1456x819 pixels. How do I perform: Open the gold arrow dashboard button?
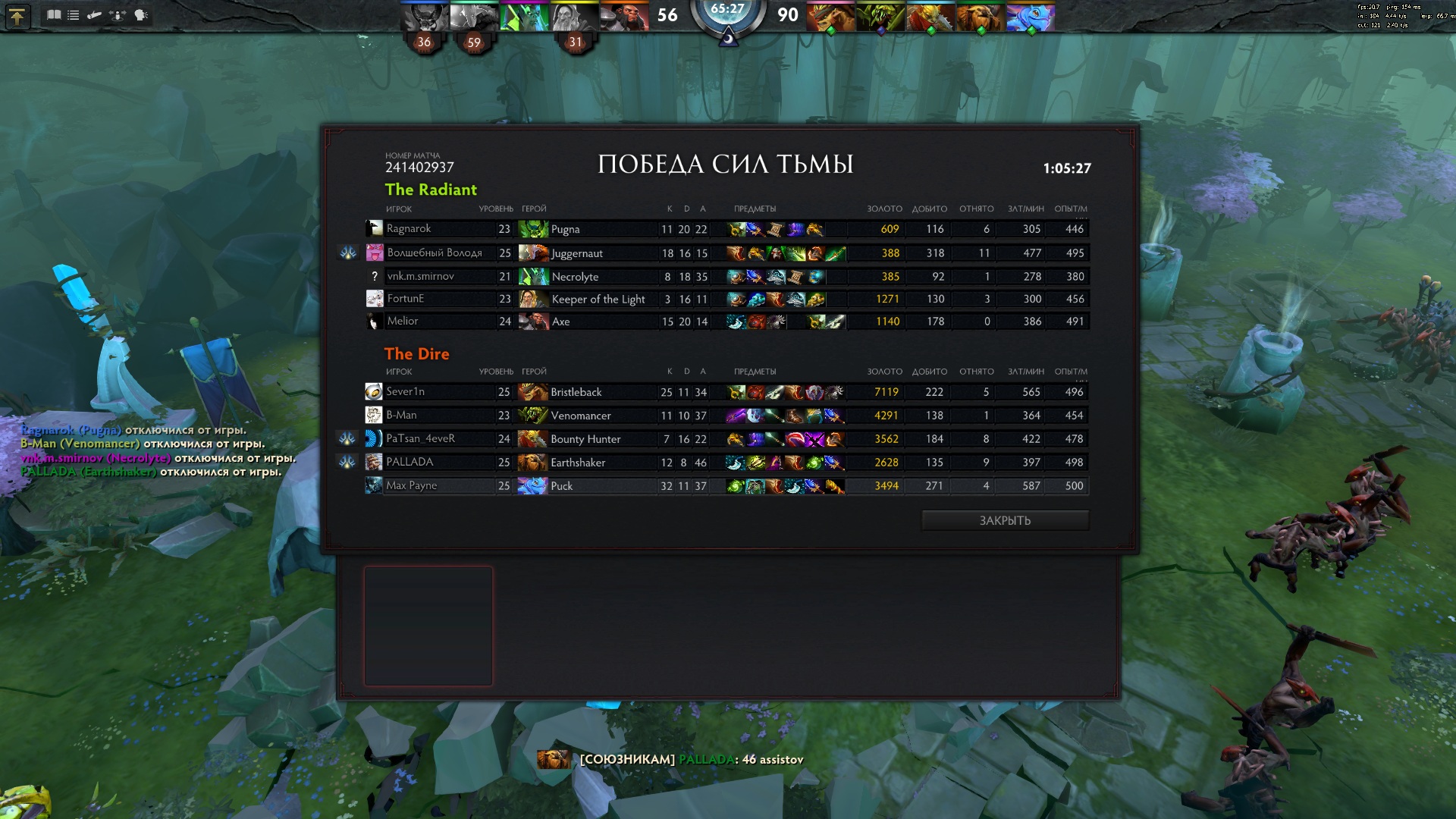[17, 16]
